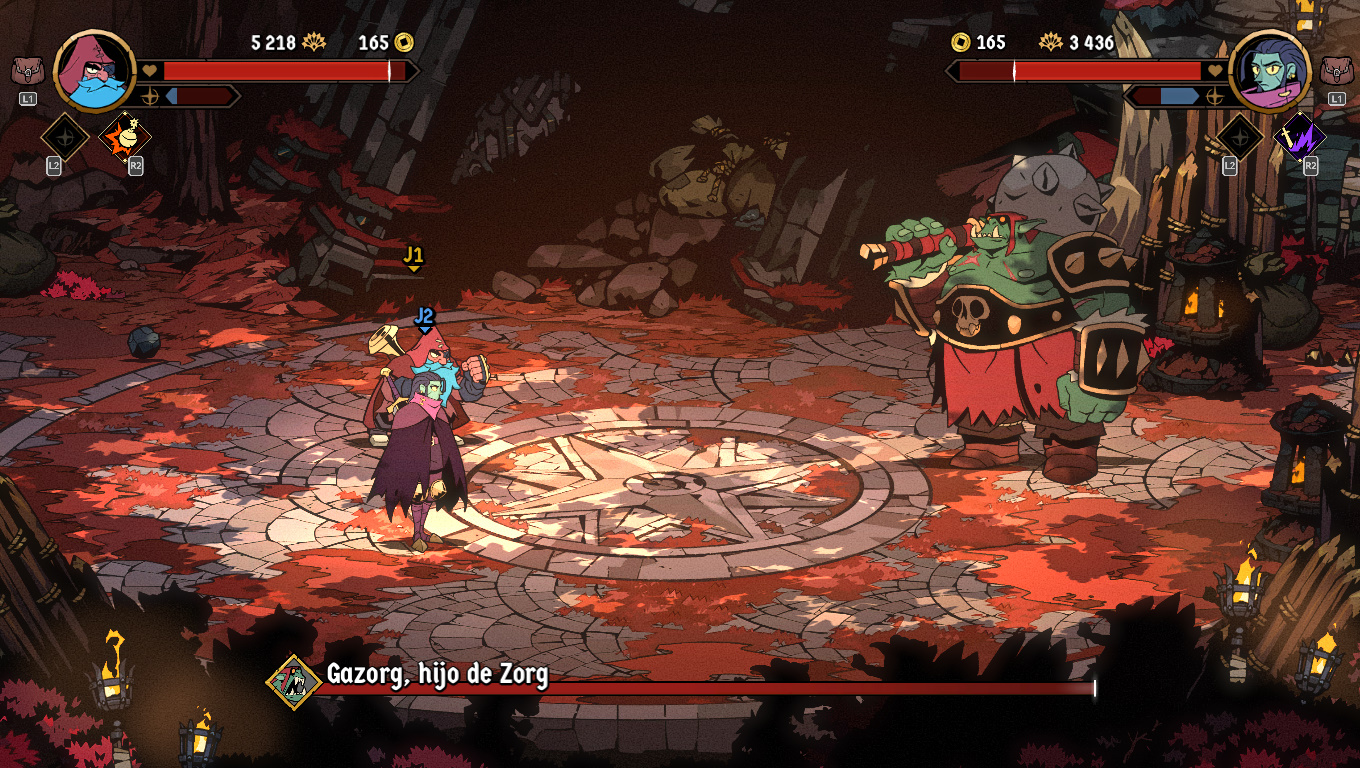
Task: Toggle the compass icon on the left energy bar
Action: (150, 98)
